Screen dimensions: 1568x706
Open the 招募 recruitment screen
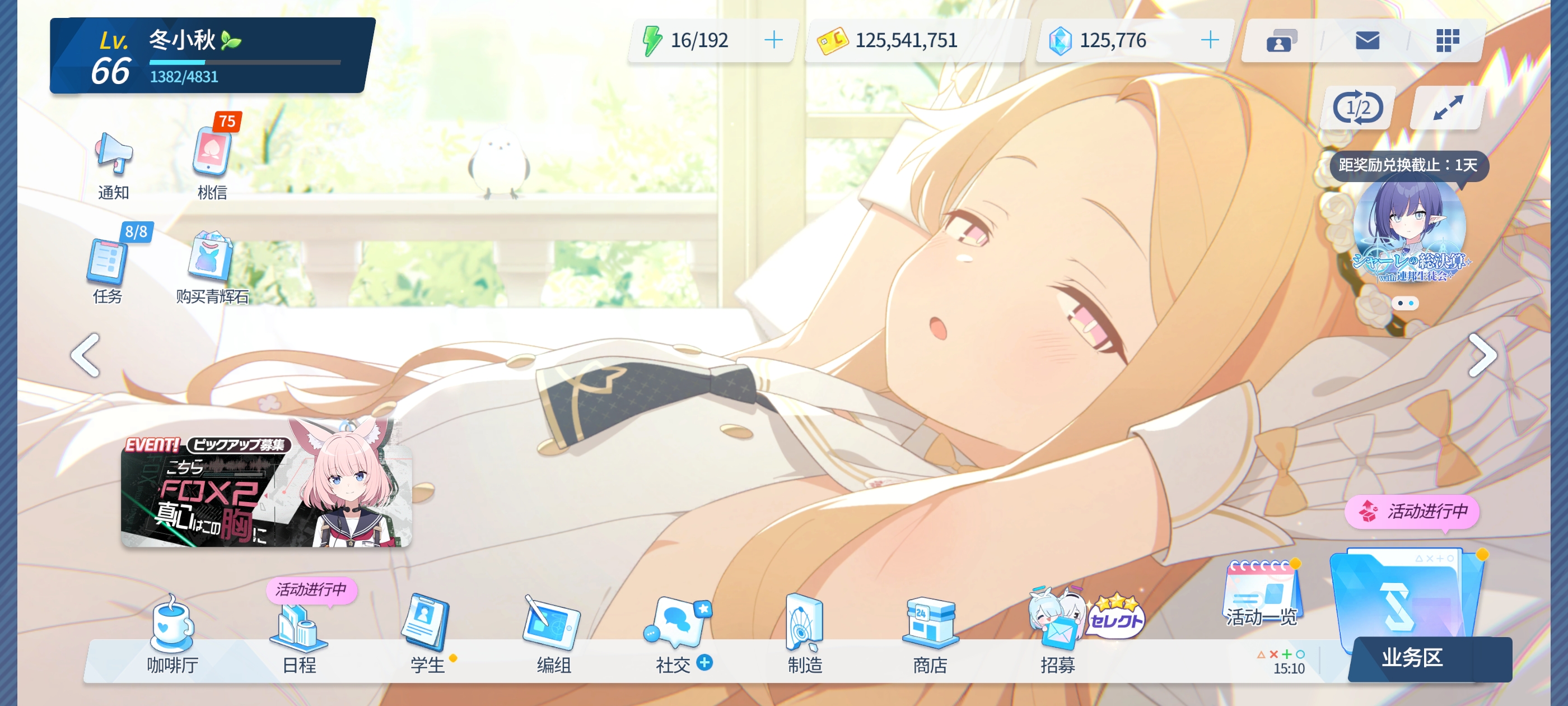pos(1059,628)
